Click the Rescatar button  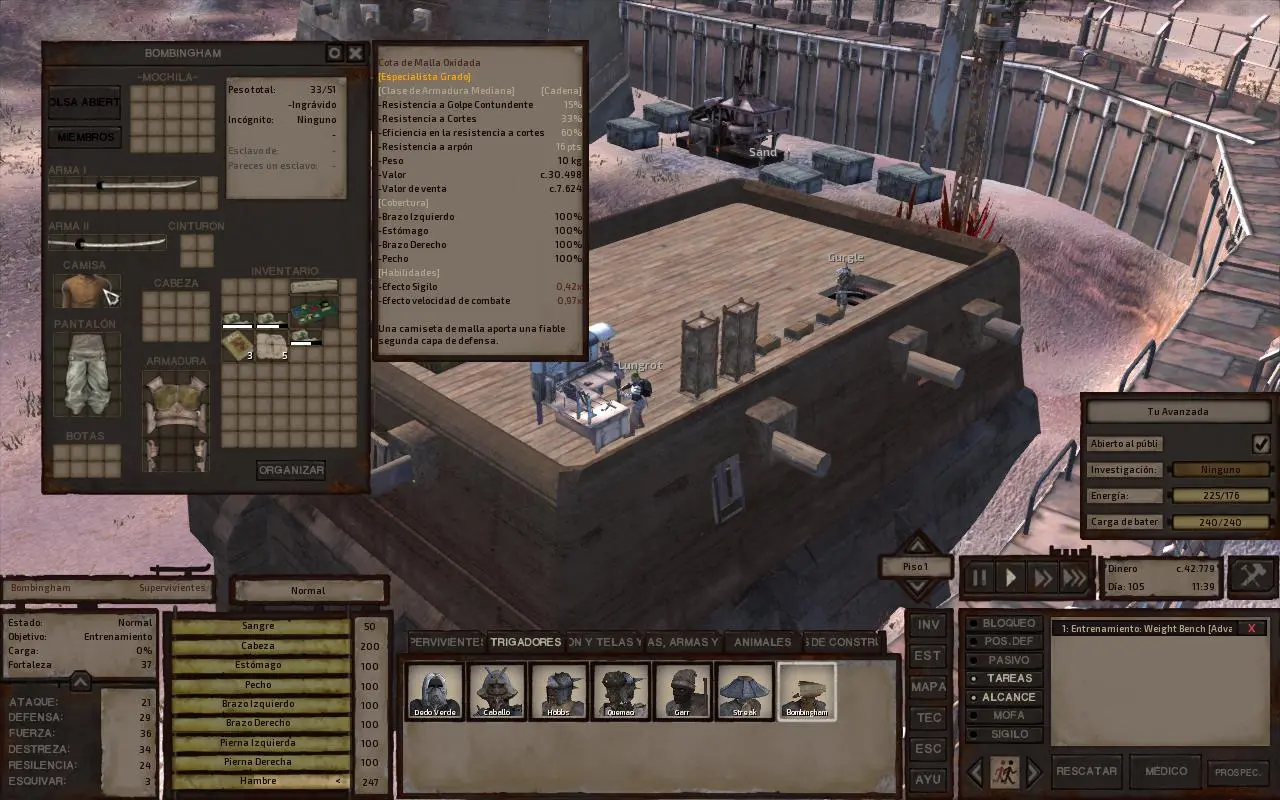(1086, 771)
